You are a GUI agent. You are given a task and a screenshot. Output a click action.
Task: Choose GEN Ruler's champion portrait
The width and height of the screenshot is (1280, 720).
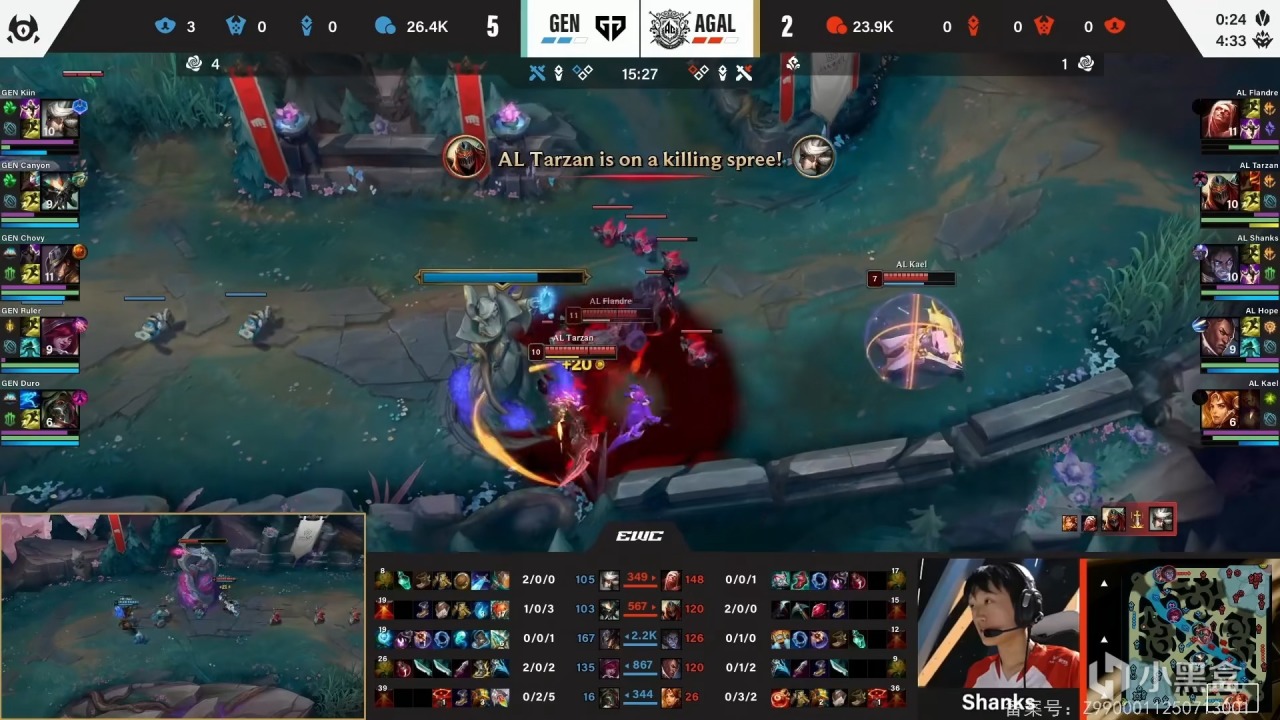[58, 338]
